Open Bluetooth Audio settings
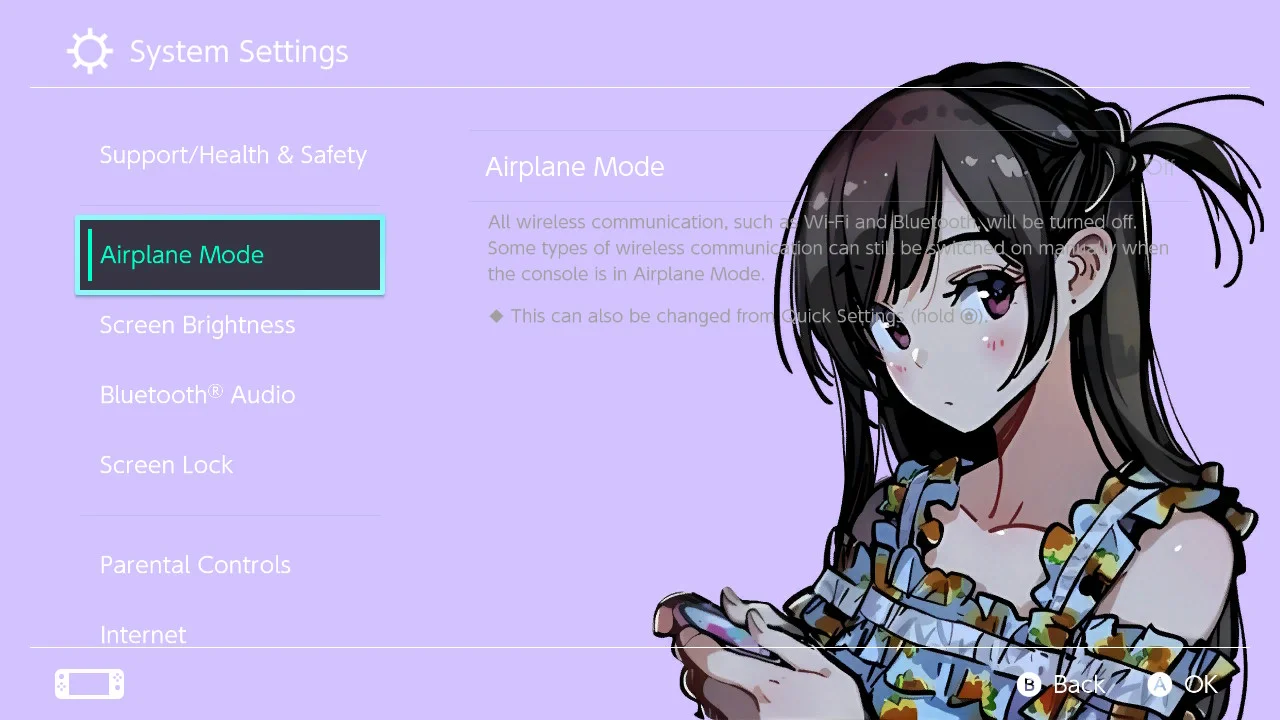 coord(197,394)
